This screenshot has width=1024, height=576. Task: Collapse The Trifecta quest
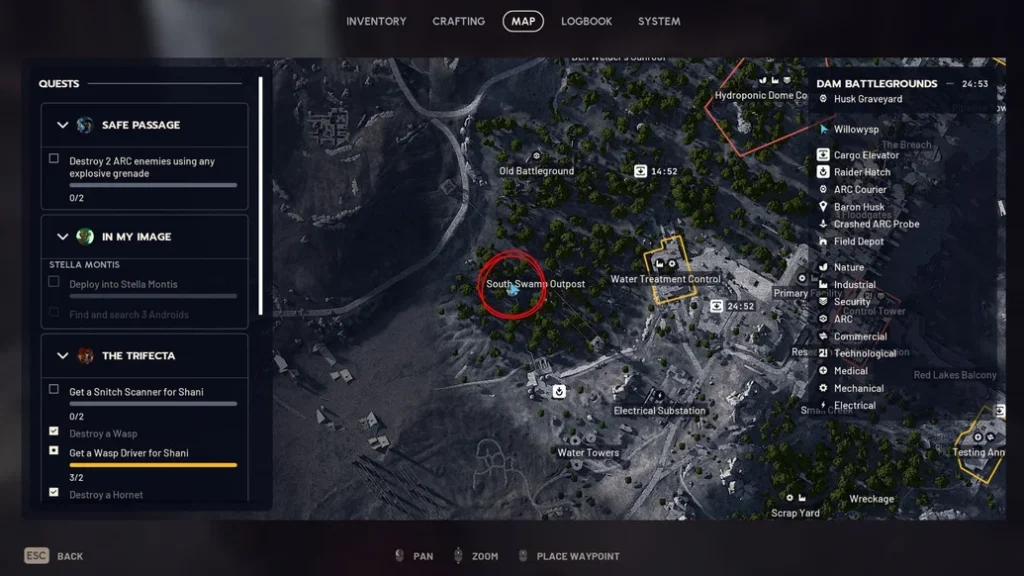[63, 356]
